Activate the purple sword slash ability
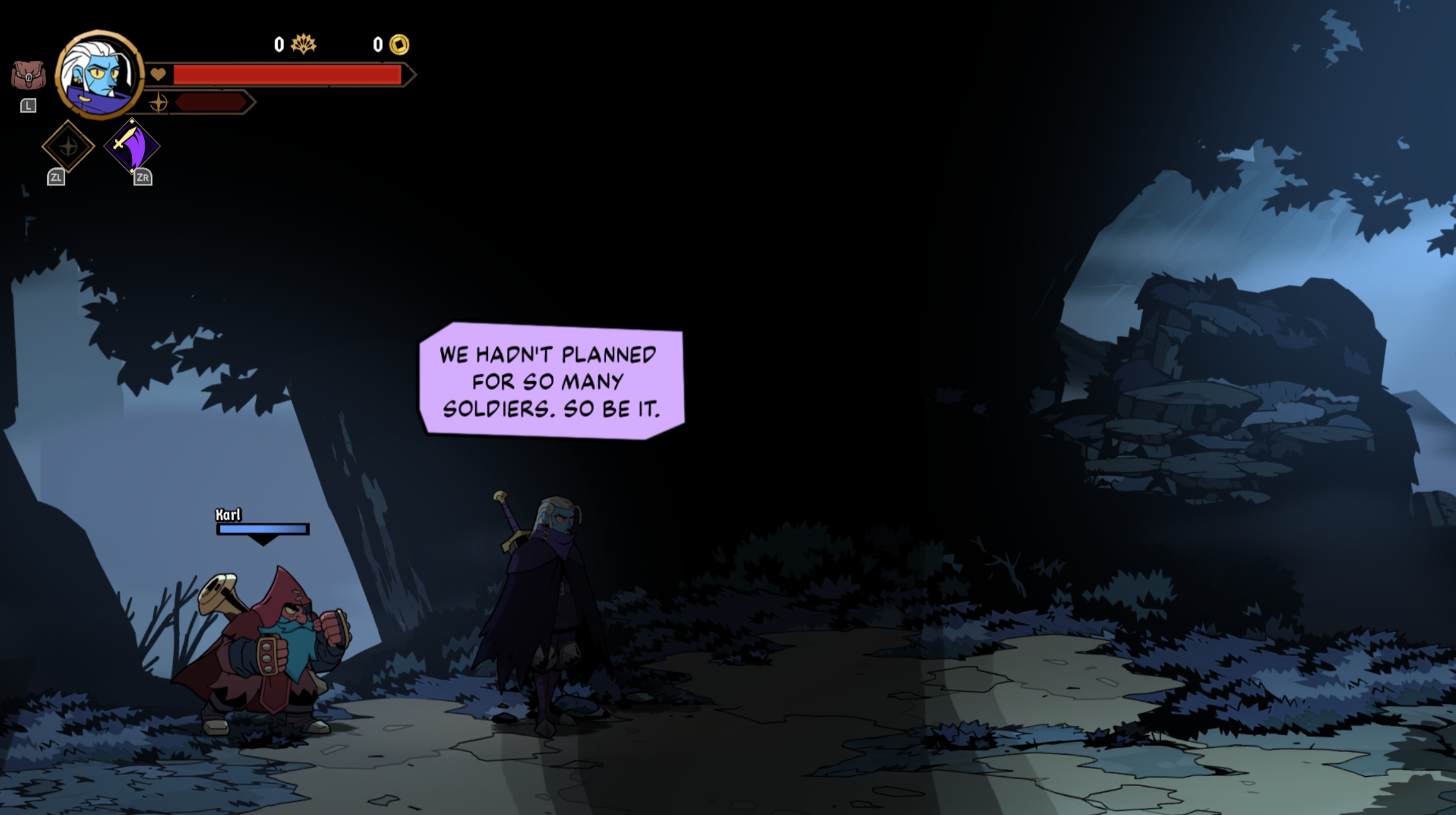 [x=132, y=146]
